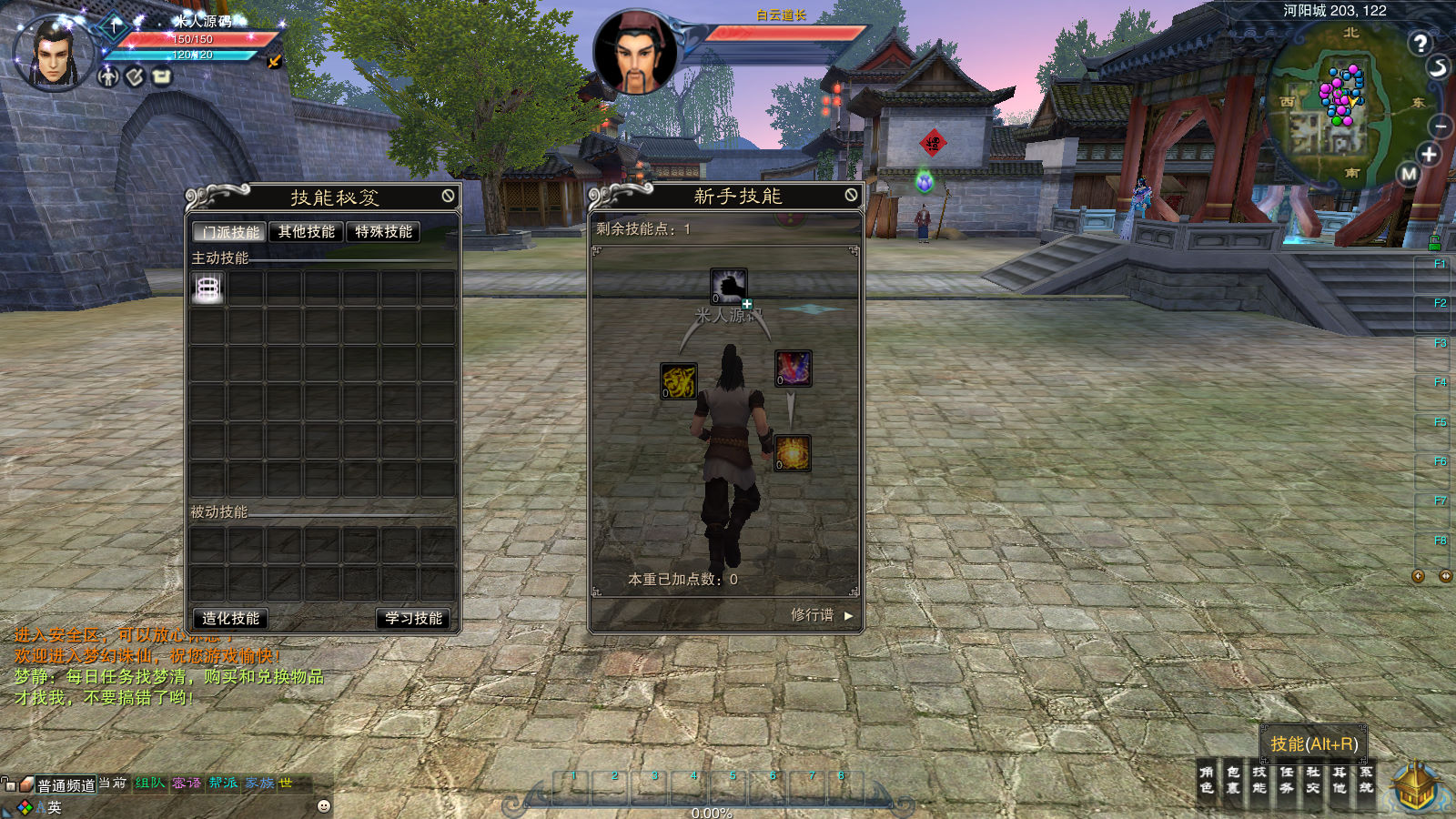The image size is (1456, 819).
Task: Open the chat emoji smiley picker
Action: (x=323, y=805)
